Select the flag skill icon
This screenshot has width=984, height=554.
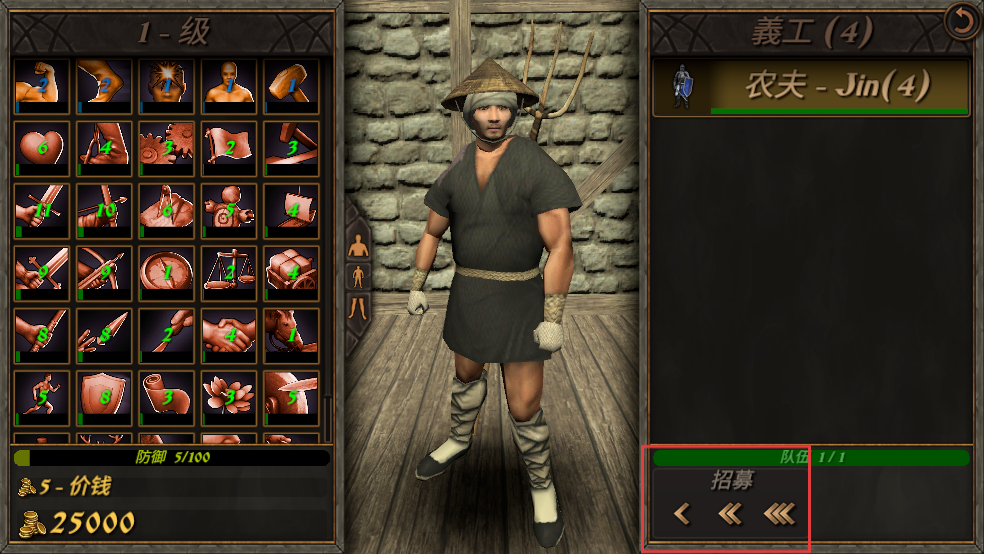coord(228,148)
